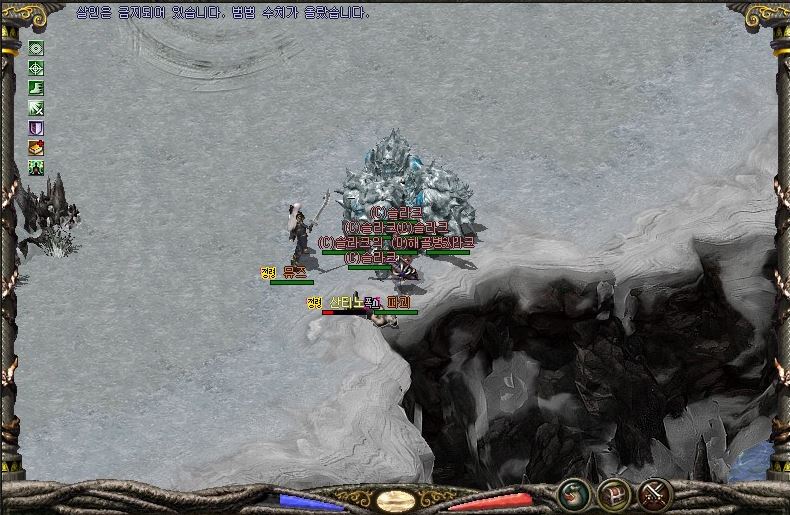This screenshot has height=515, width=790.
Task: Click the concentric circles status icon
Action: (x=36, y=48)
